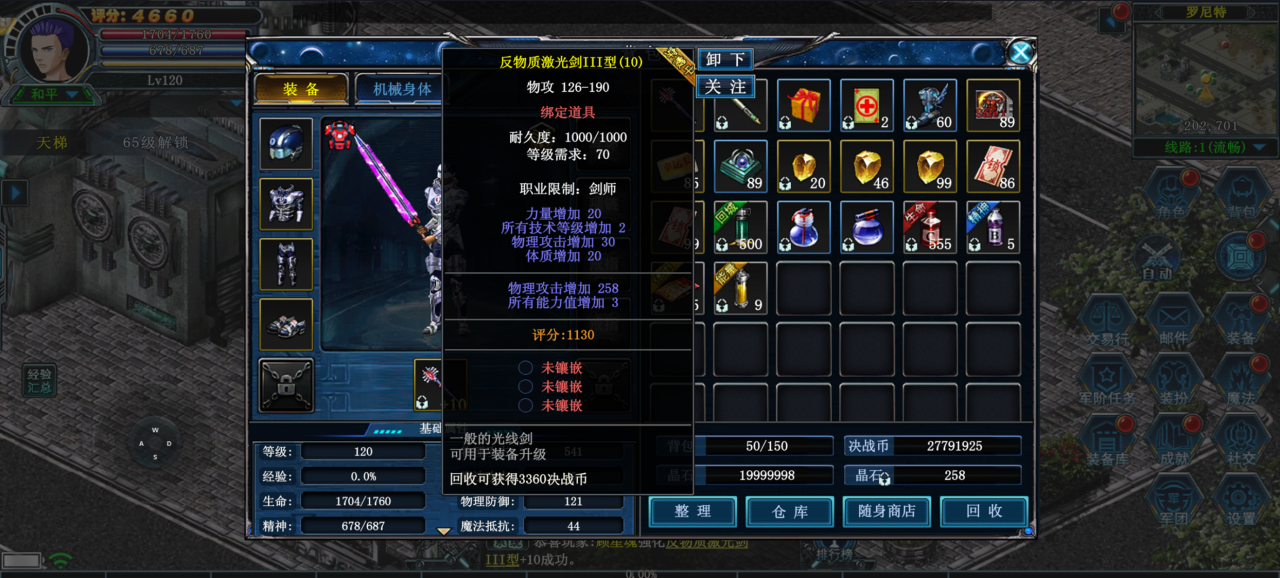Click the 卸下 (unequip) button
Image resolution: width=1280 pixels, height=578 pixels.
coord(725,60)
